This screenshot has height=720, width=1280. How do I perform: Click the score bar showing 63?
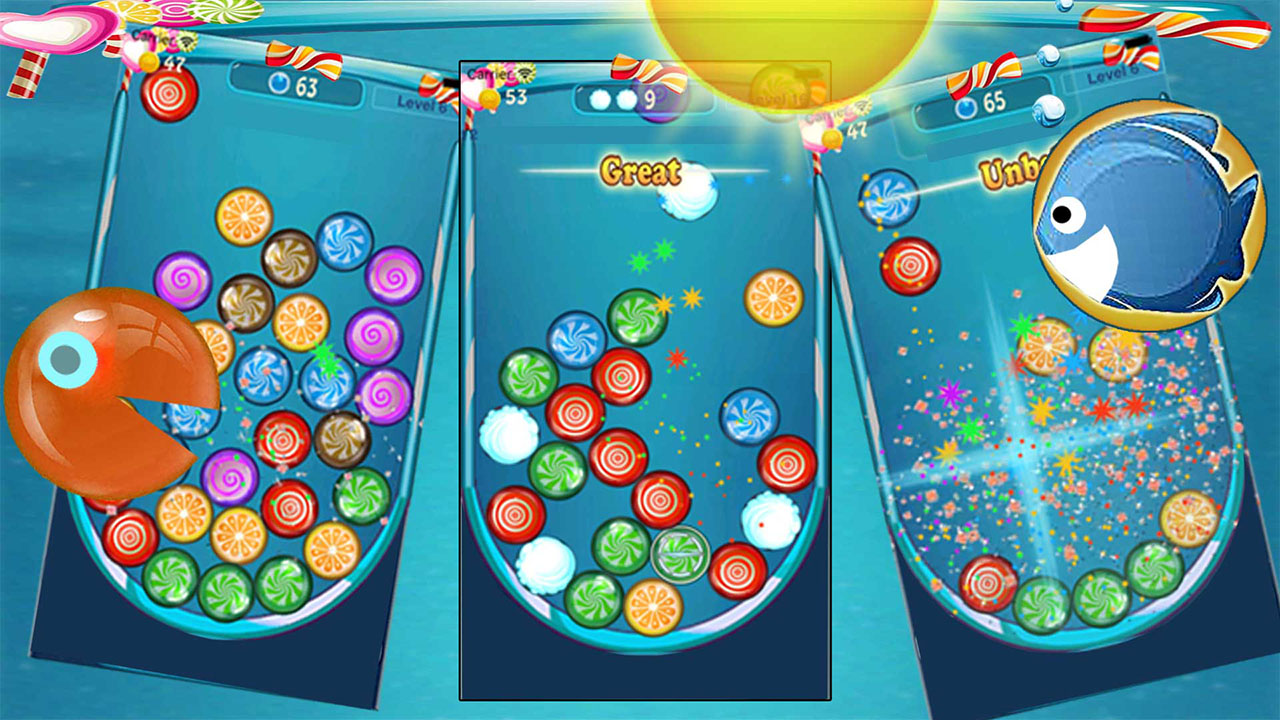coord(297,85)
